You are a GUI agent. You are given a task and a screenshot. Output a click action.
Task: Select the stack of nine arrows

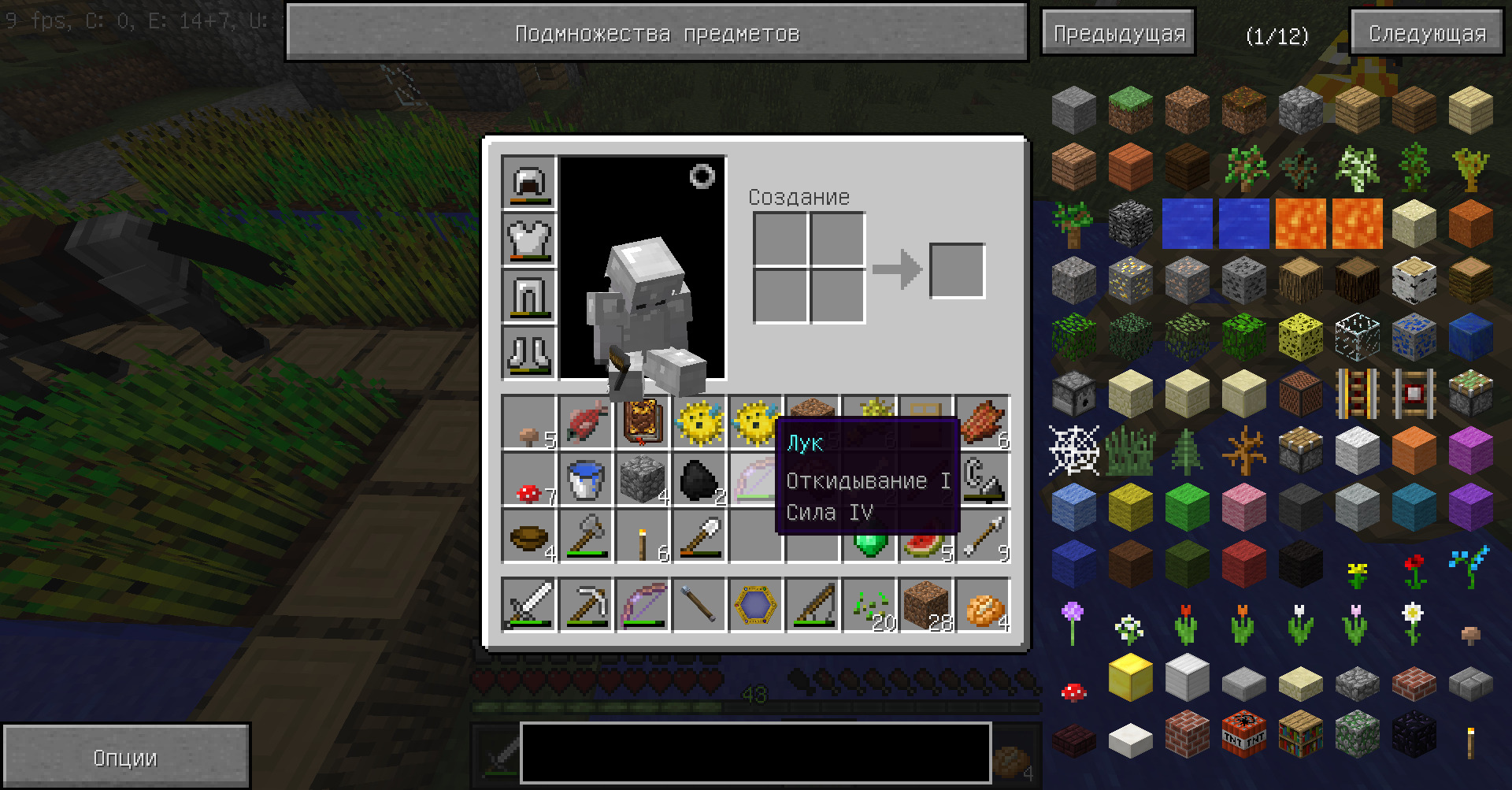[x=983, y=537]
